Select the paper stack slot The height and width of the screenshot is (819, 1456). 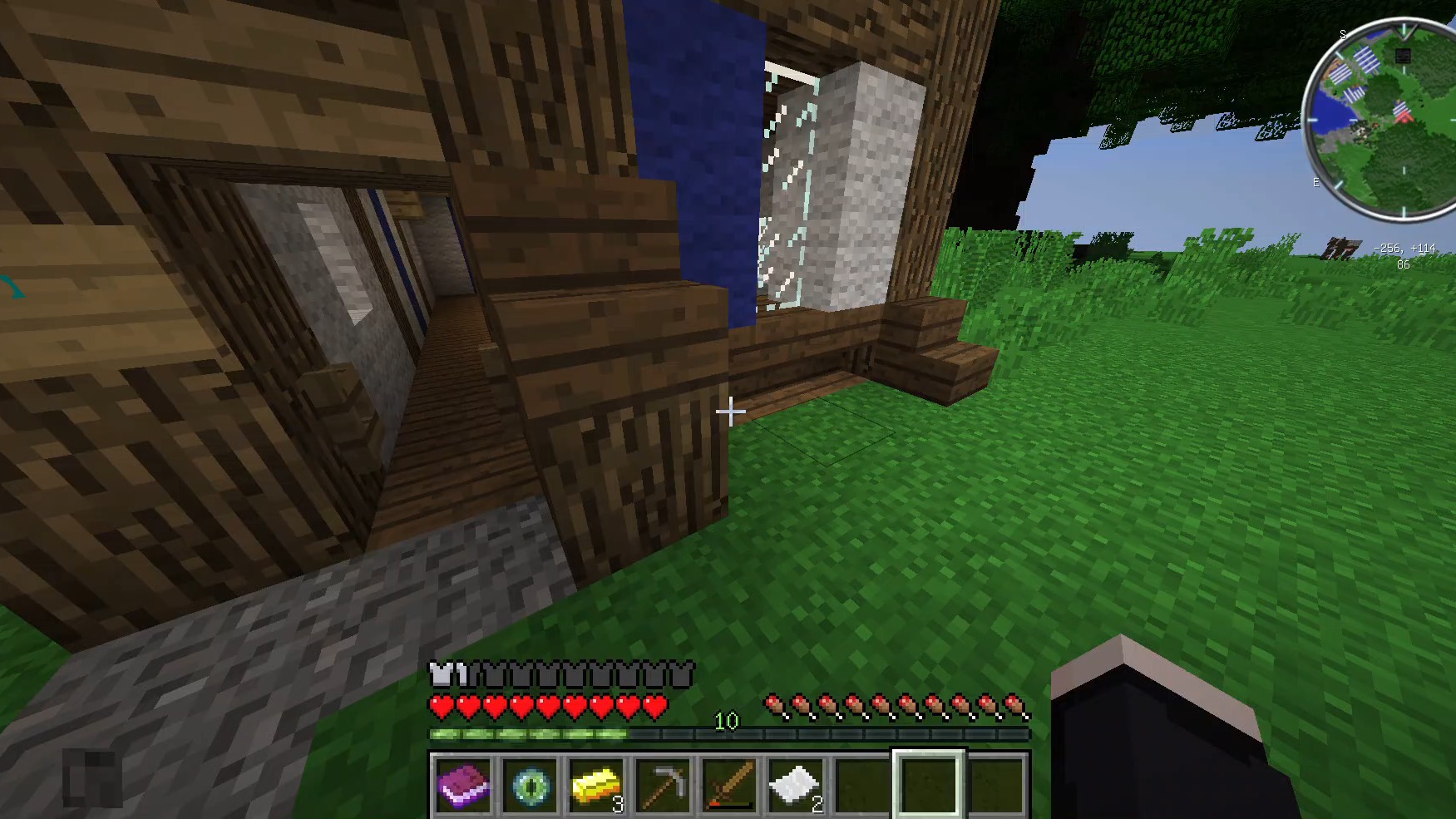click(796, 785)
